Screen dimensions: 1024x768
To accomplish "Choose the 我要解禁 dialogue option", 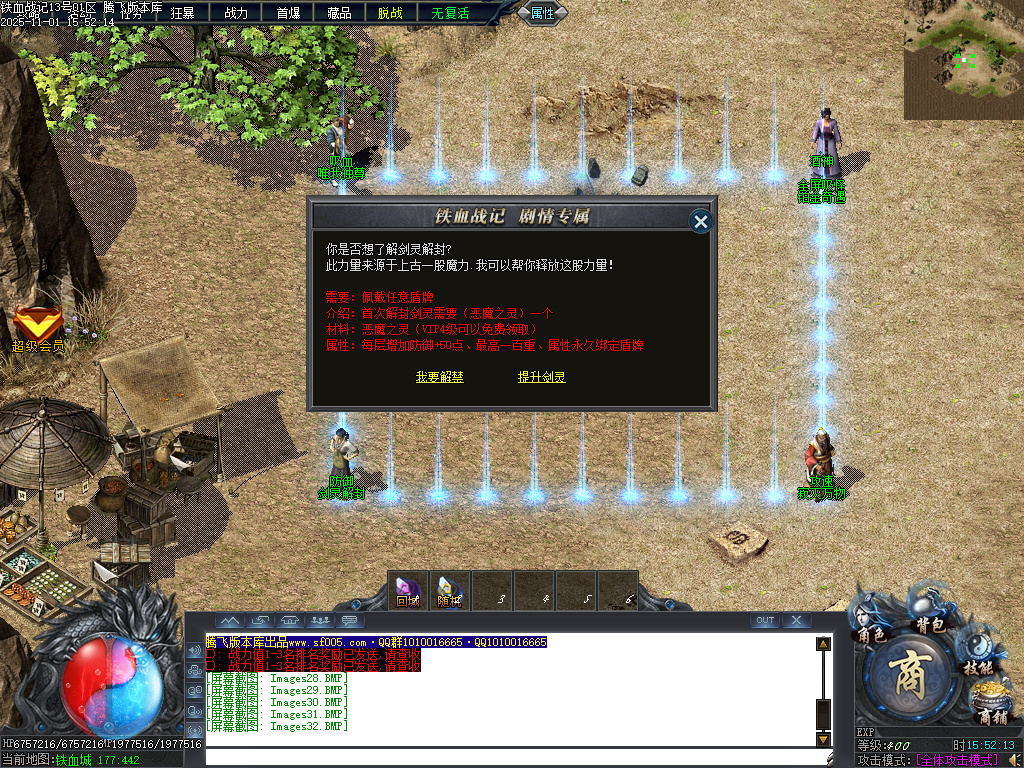I will [440, 377].
